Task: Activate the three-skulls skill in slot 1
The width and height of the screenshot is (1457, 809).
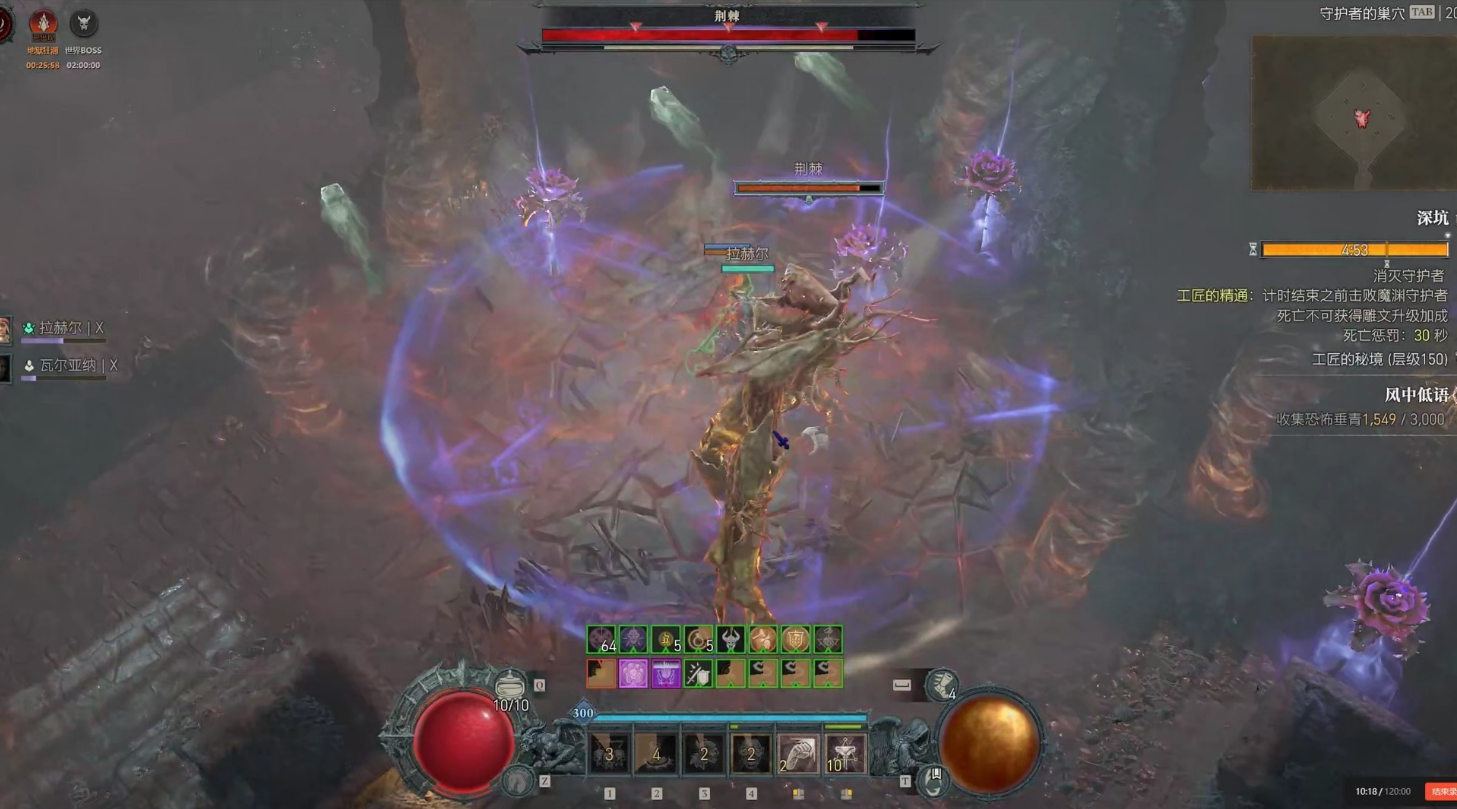Action: point(609,753)
